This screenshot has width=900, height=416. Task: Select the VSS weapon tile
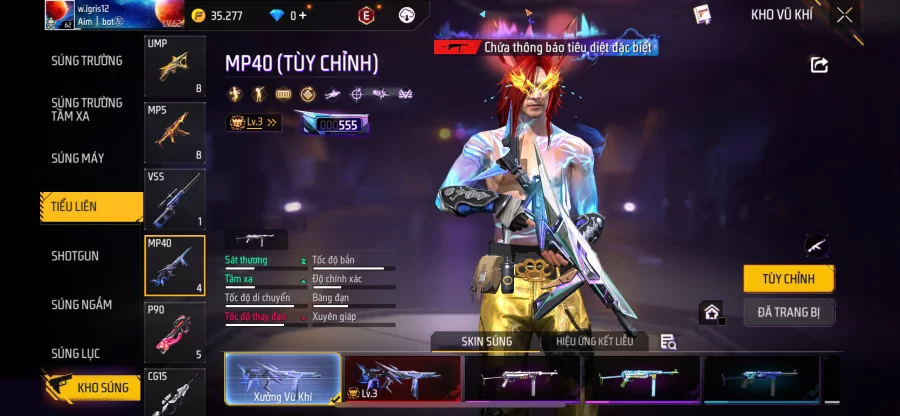[175, 199]
